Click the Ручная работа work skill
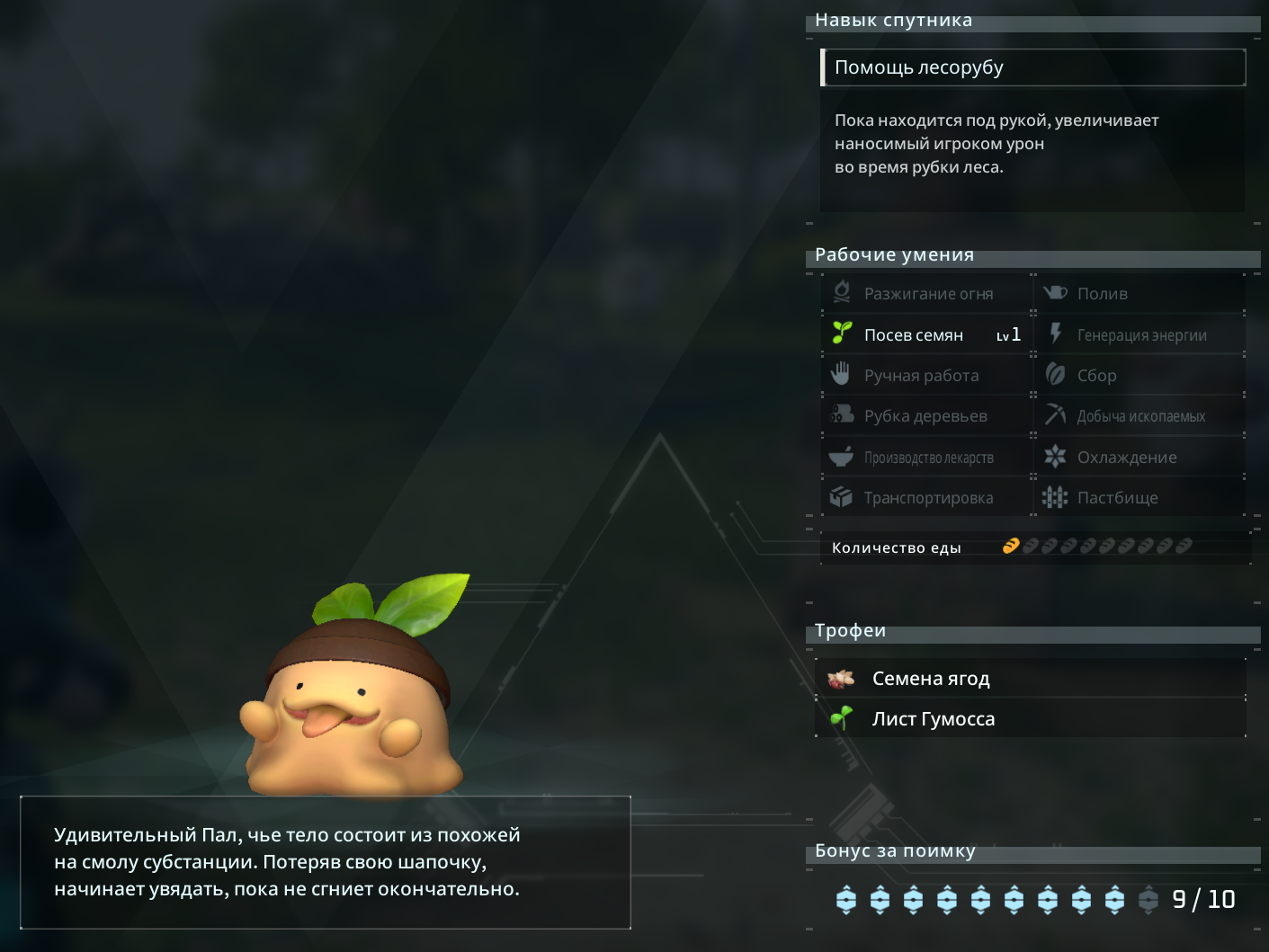The image size is (1269, 952). 926,375
